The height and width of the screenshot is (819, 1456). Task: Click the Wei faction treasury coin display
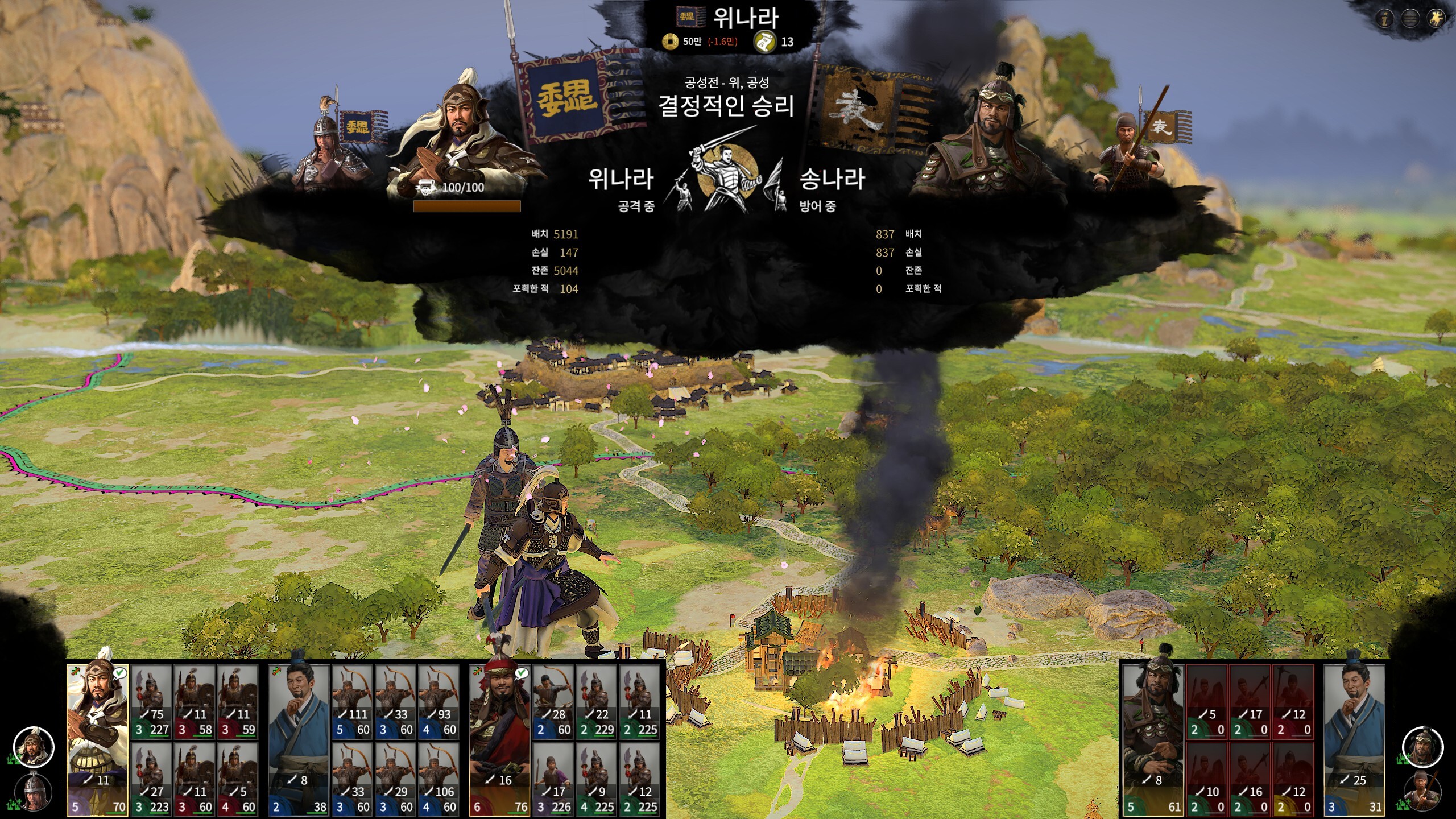[x=700, y=42]
